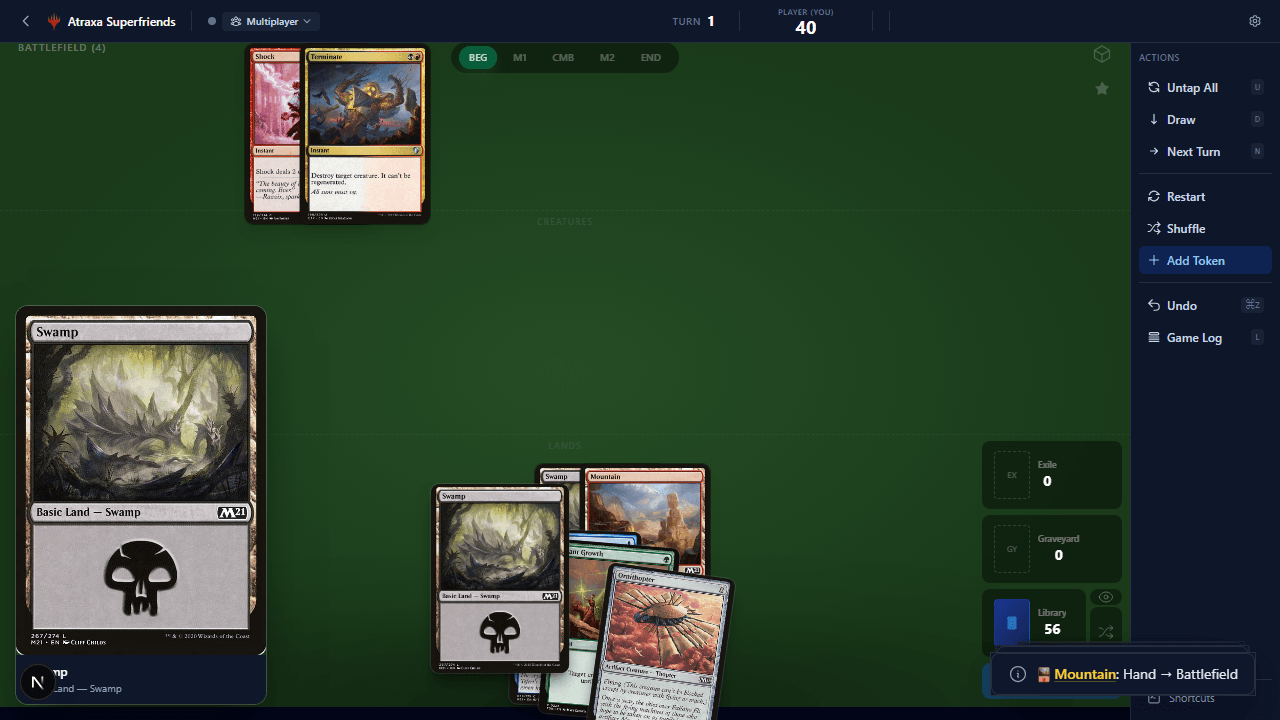
Task: Select the END phase tab
Action: (650, 57)
